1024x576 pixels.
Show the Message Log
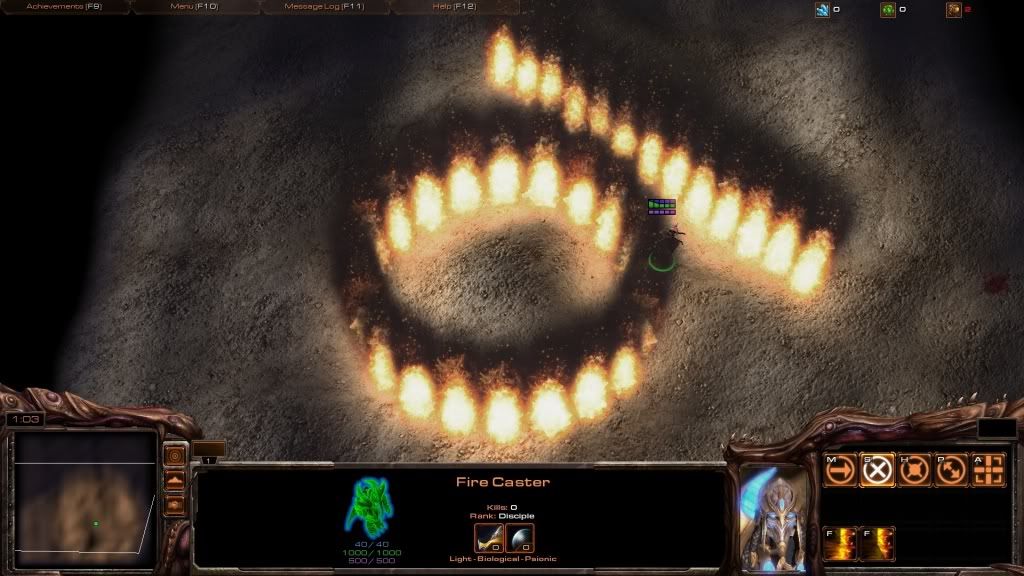coord(325,7)
